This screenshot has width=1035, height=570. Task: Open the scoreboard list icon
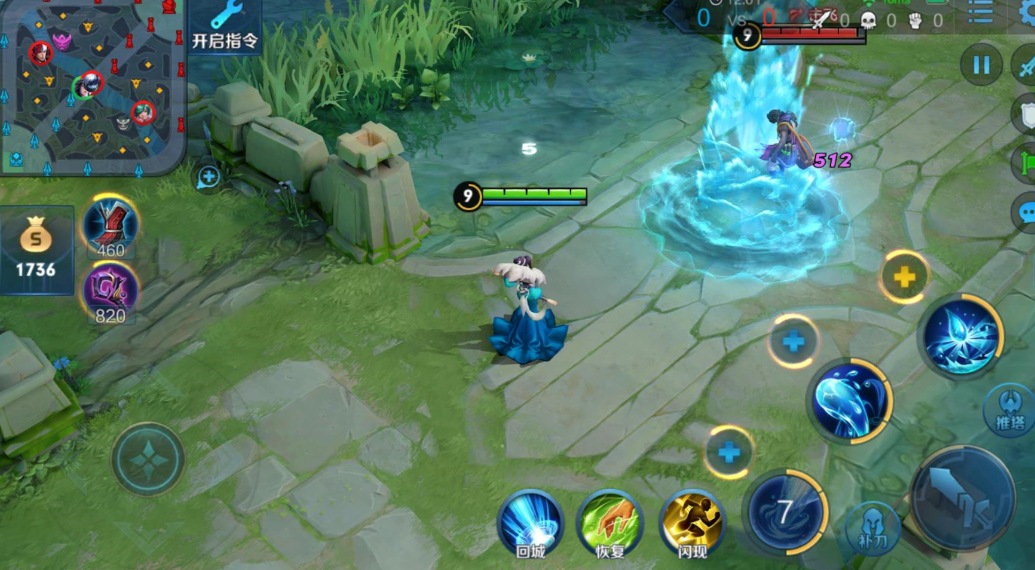point(980,13)
